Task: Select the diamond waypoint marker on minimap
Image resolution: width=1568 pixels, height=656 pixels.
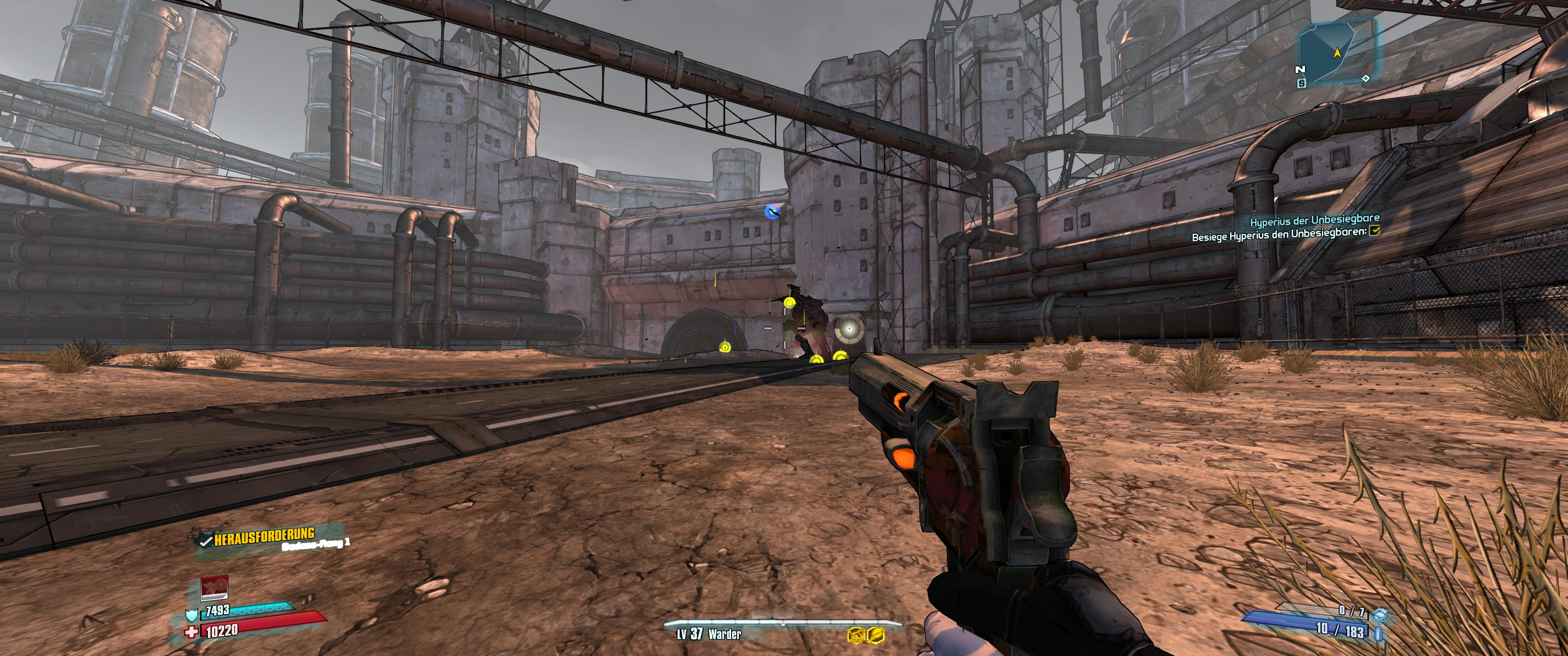Action: tap(1365, 78)
